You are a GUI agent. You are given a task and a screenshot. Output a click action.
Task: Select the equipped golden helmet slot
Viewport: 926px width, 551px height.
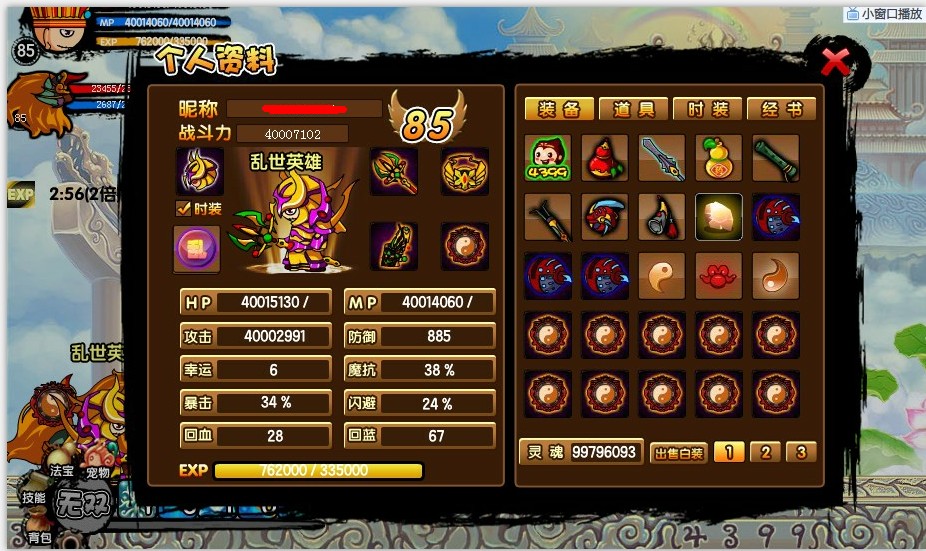pyautogui.click(x=199, y=171)
